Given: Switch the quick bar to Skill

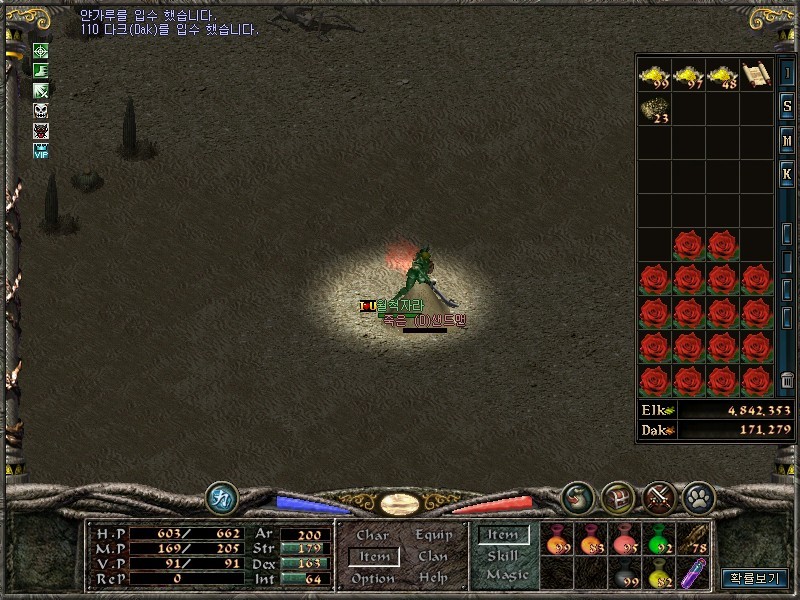Looking at the screenshot, I should click(503, 556).
